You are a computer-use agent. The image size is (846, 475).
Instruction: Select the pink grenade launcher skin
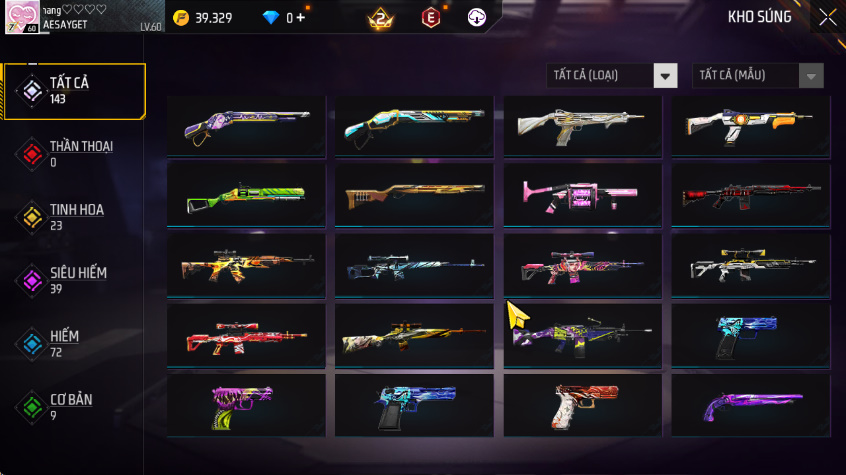tap(581, 194)
